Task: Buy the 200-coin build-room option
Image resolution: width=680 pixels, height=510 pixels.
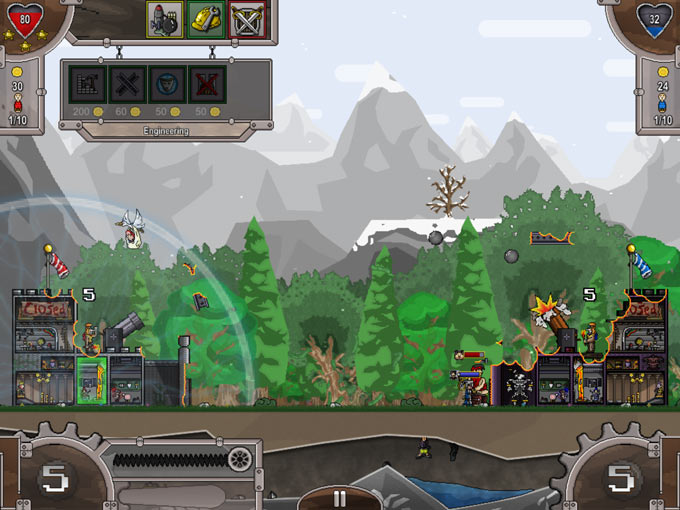Action: click(87, 85)
